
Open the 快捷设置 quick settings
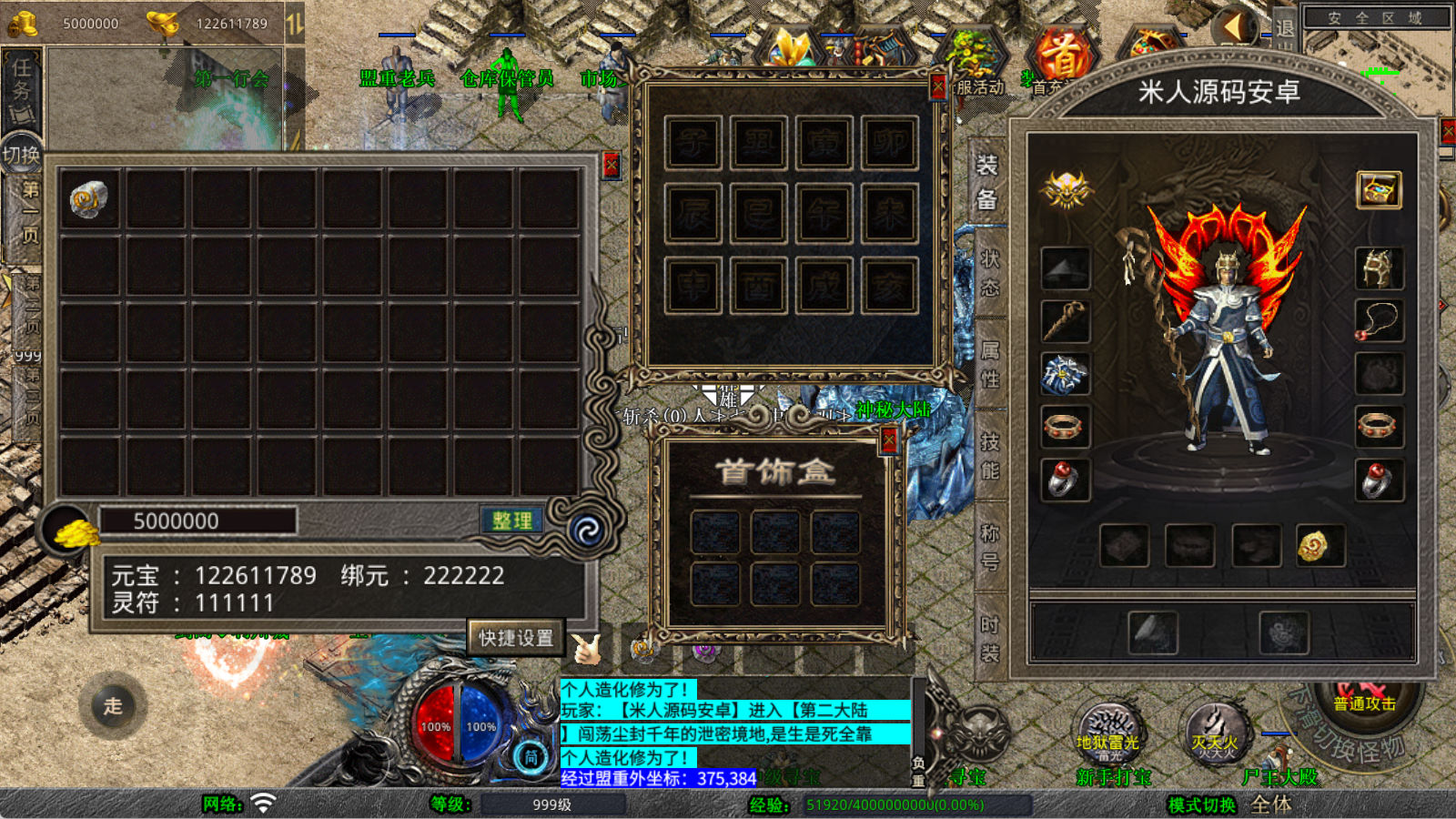coord(516,638)
